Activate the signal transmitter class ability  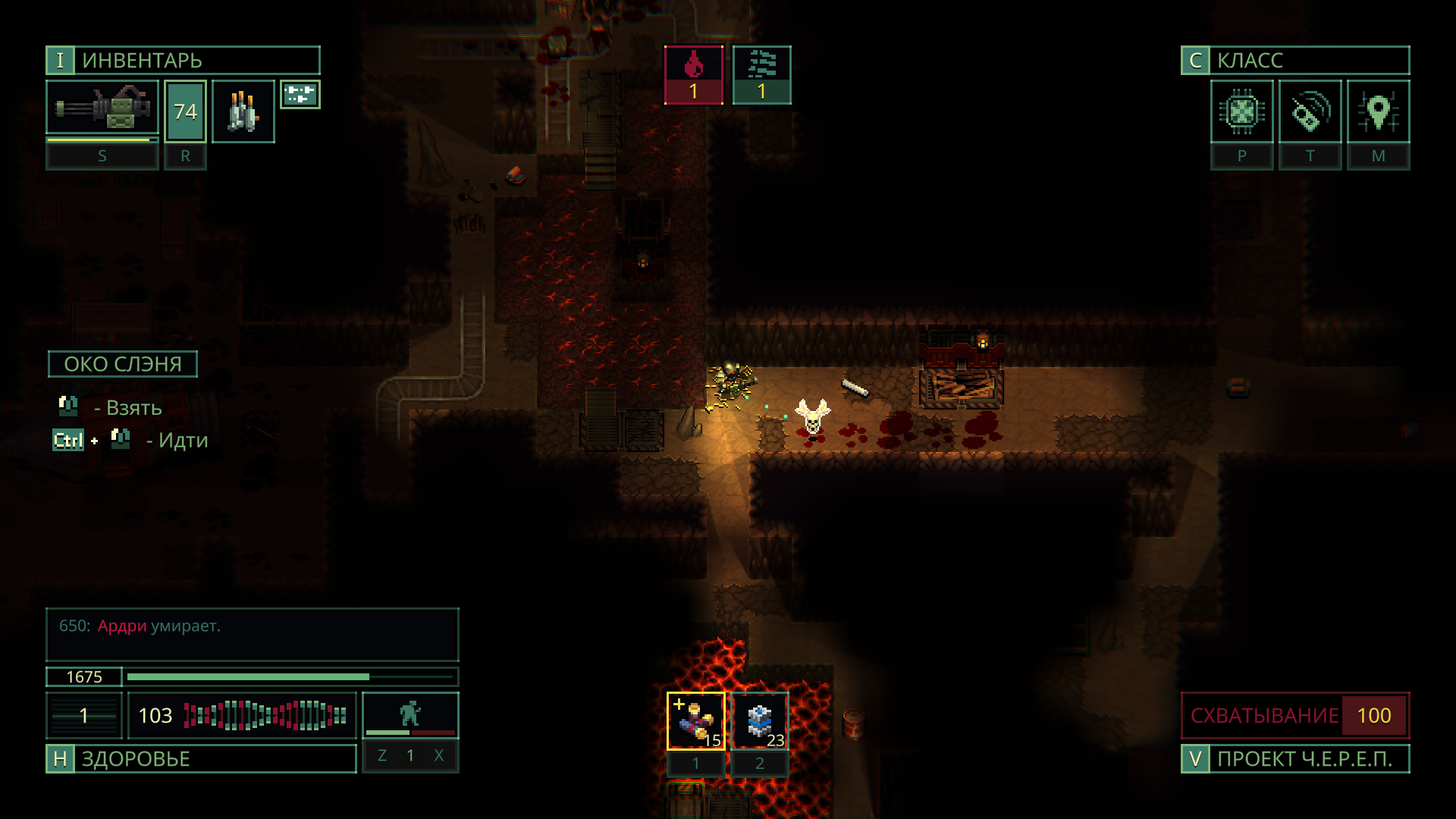(1310, 112)
